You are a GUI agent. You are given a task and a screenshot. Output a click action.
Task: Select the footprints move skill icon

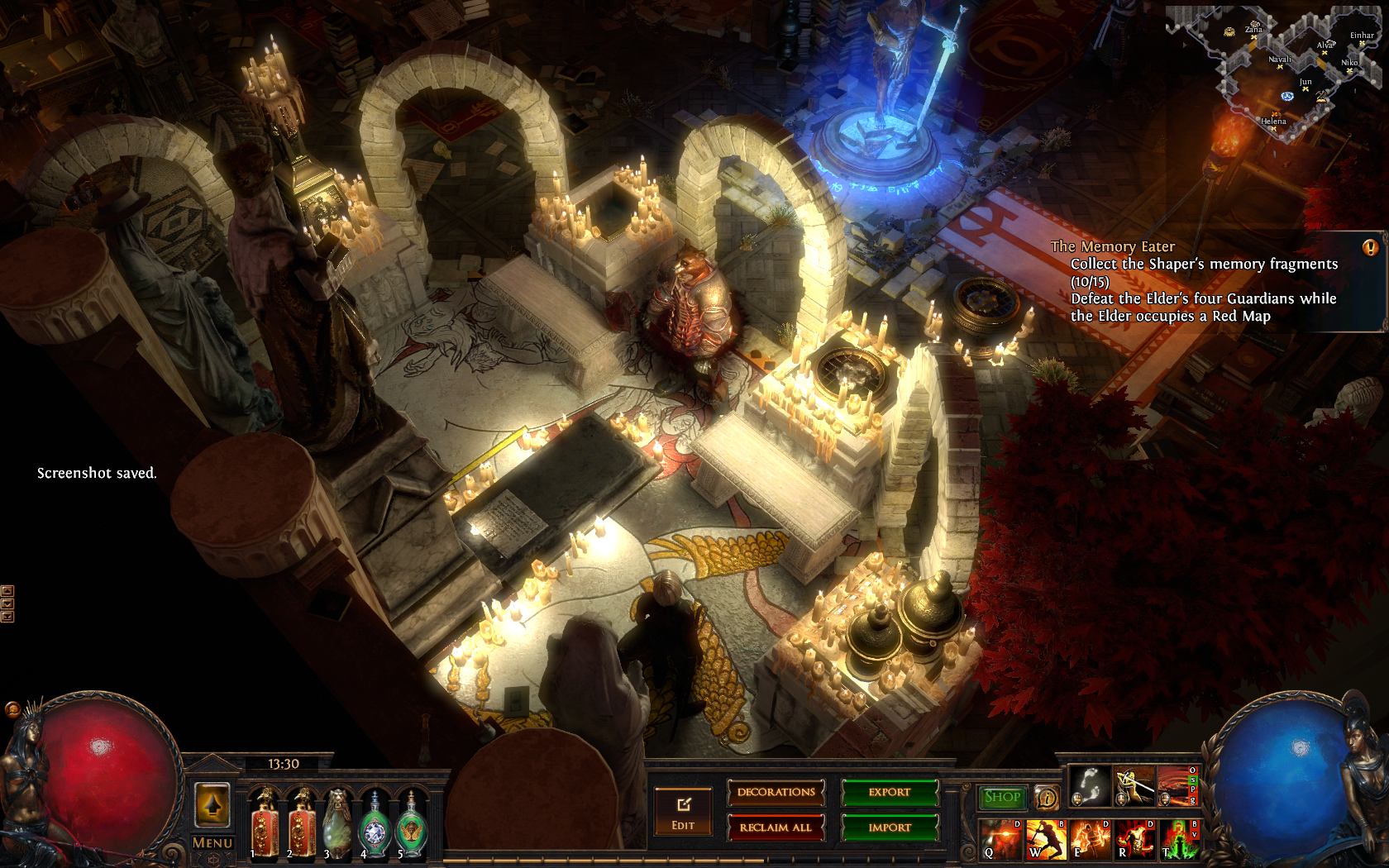[1089, 786]
